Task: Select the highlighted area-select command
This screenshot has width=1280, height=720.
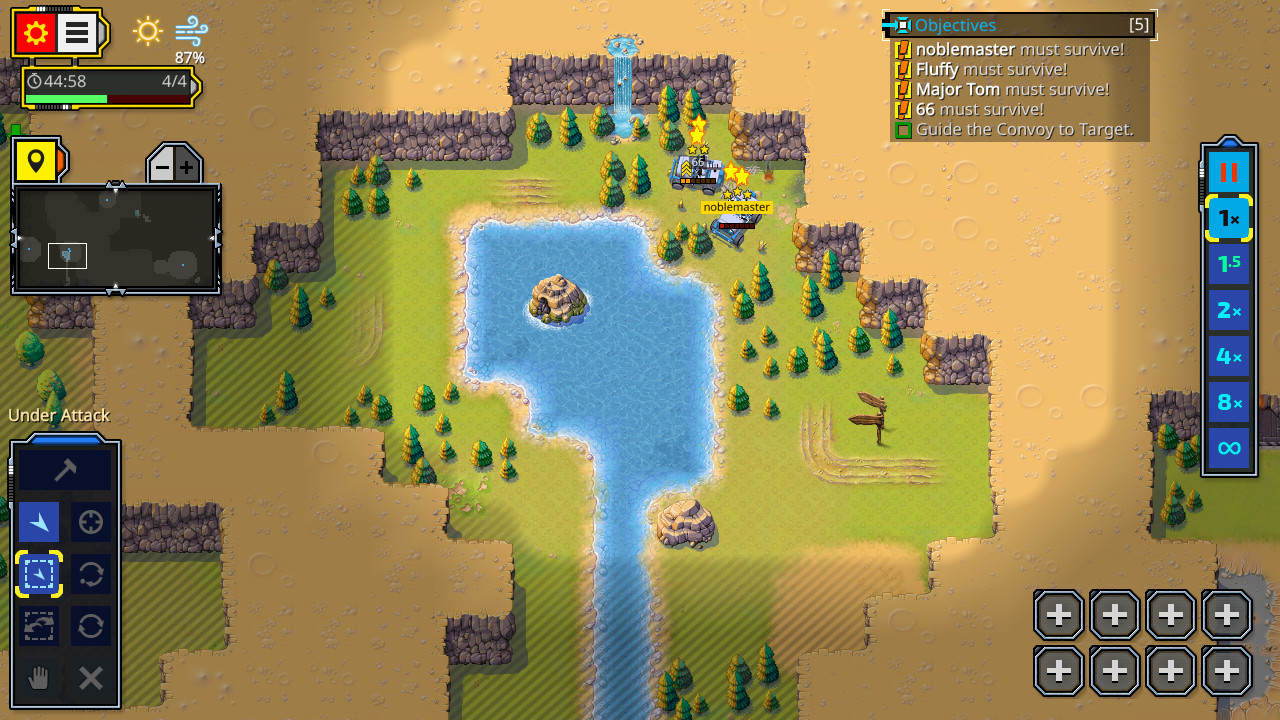Action: click(38, 574)
